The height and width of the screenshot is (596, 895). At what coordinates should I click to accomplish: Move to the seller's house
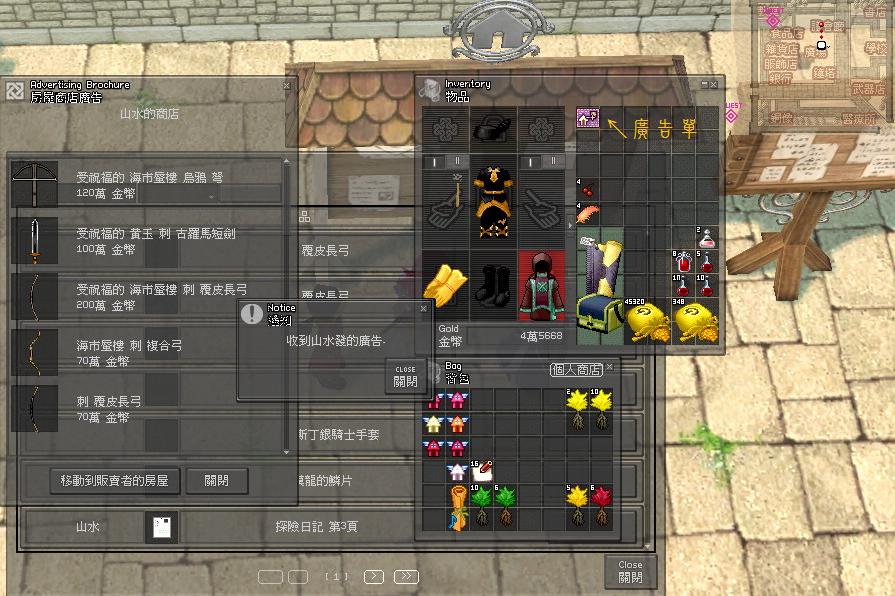115,480
